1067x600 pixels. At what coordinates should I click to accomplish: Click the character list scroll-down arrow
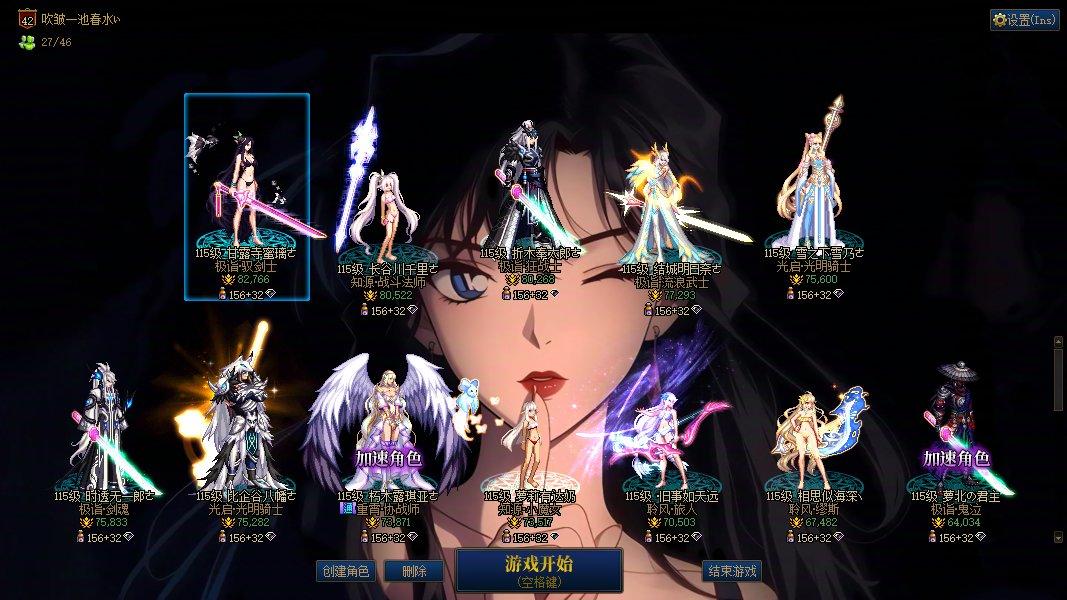point(1059,537)
